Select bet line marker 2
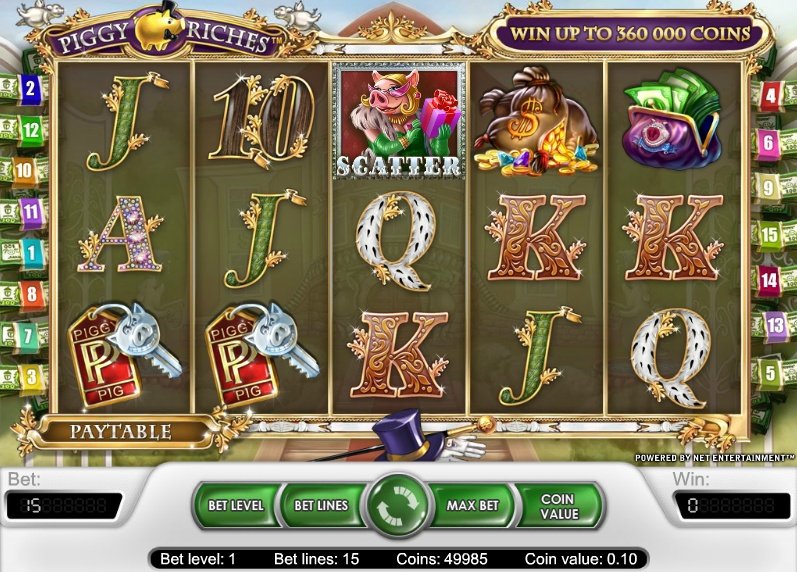Screen dimensions: 797x572 pyautogui.click(x=30, y=89)
